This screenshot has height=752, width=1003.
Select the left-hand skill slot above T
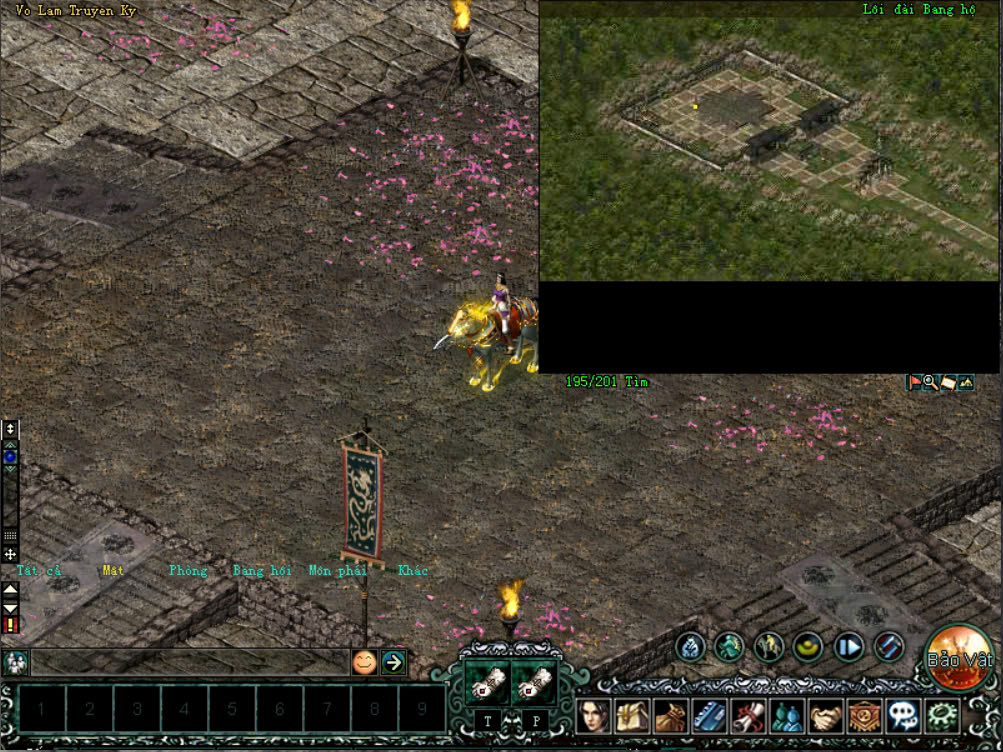pos(488,682)
